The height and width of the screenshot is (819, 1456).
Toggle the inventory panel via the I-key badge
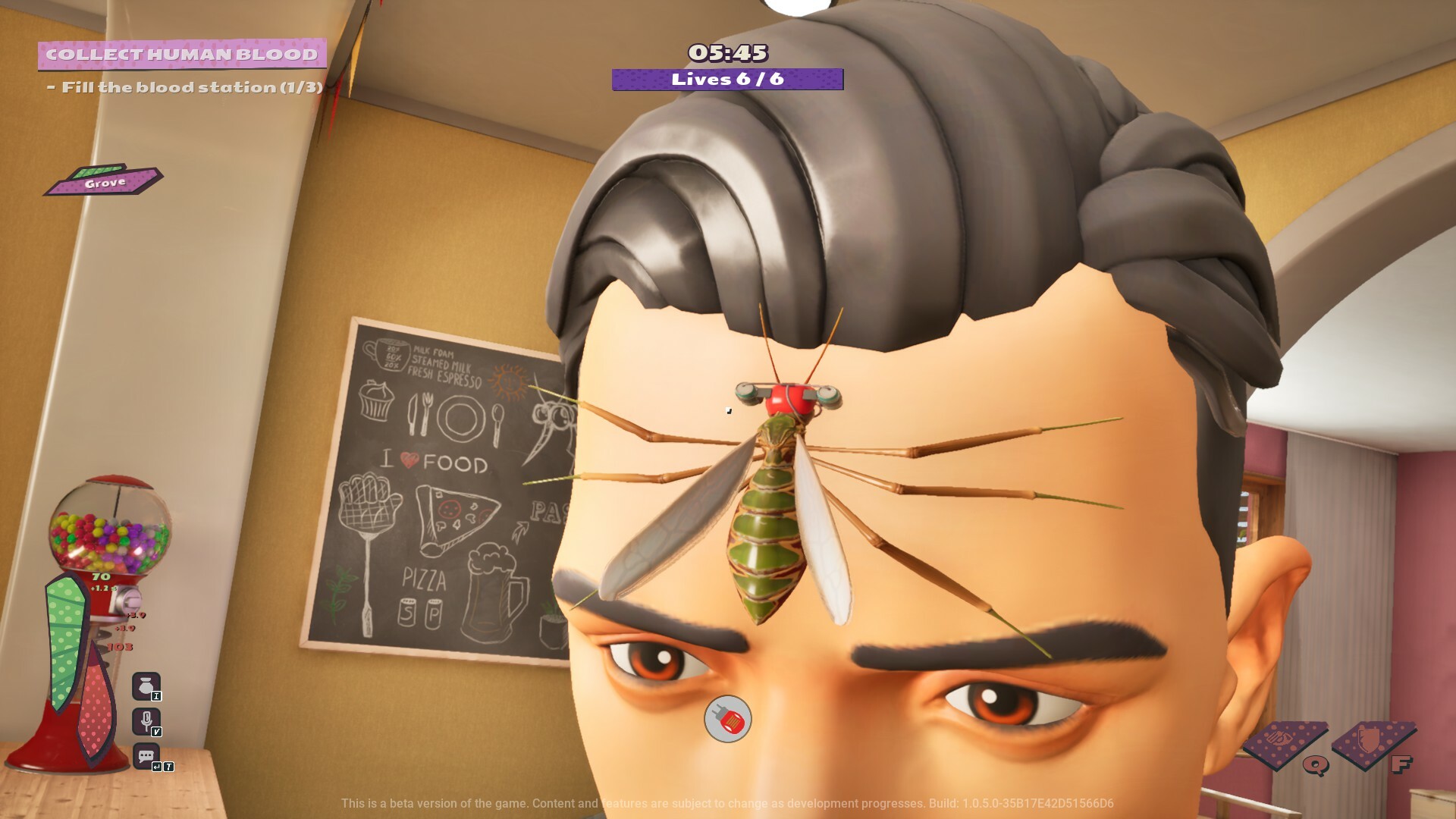(x=155, y=695)
